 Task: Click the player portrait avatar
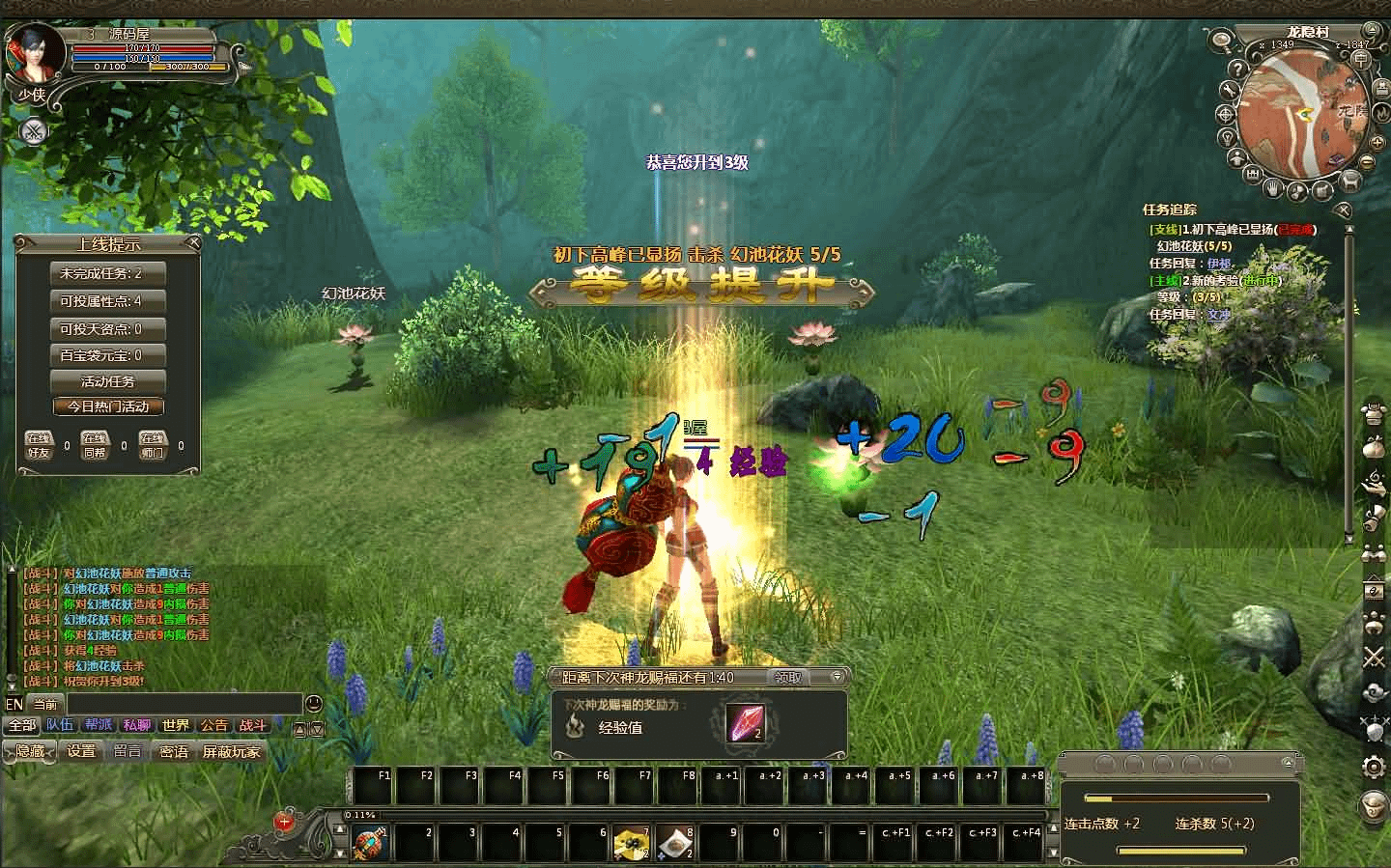click(x=27, y=53)
